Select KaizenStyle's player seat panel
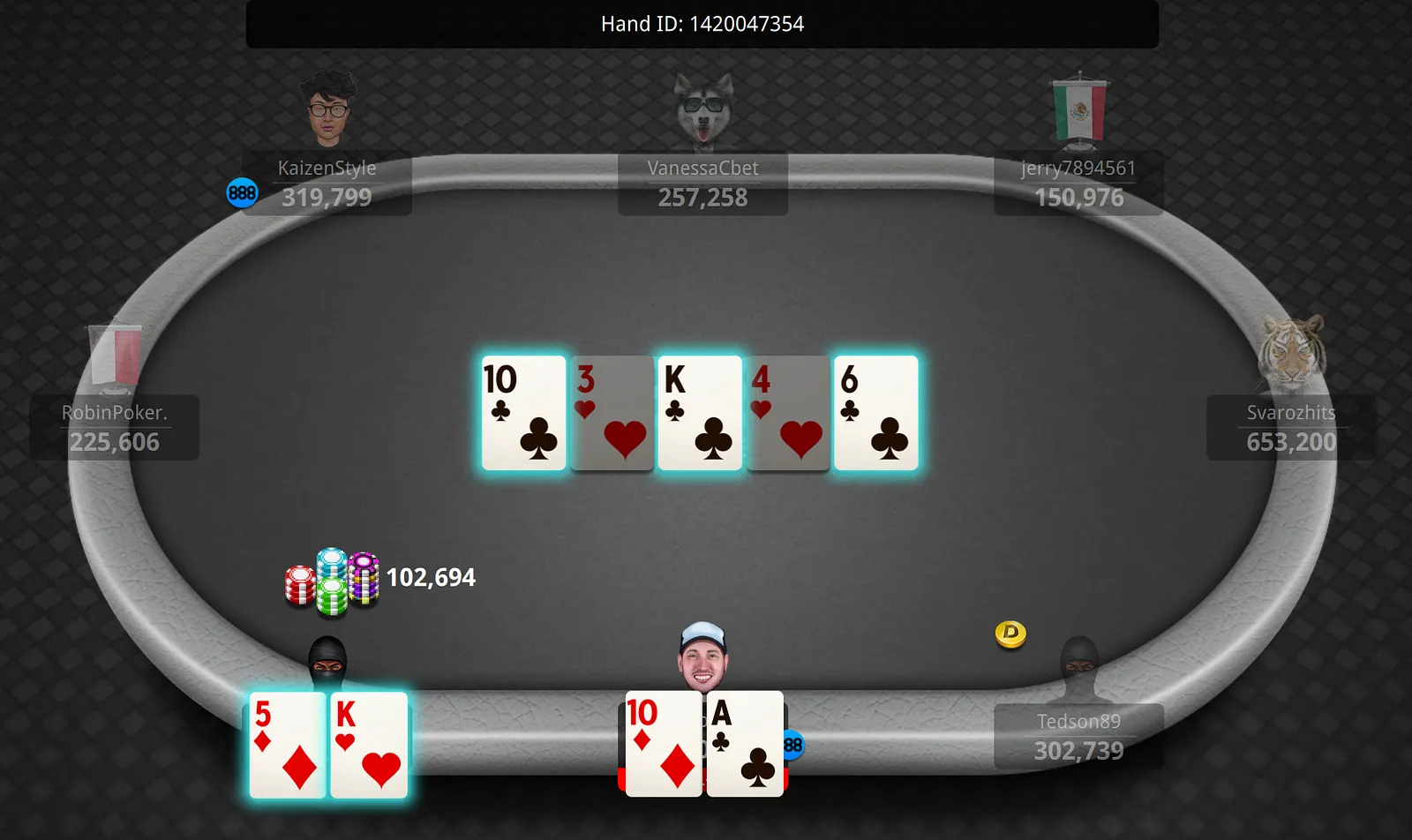 pyautogui.click(x=327, y=184)
